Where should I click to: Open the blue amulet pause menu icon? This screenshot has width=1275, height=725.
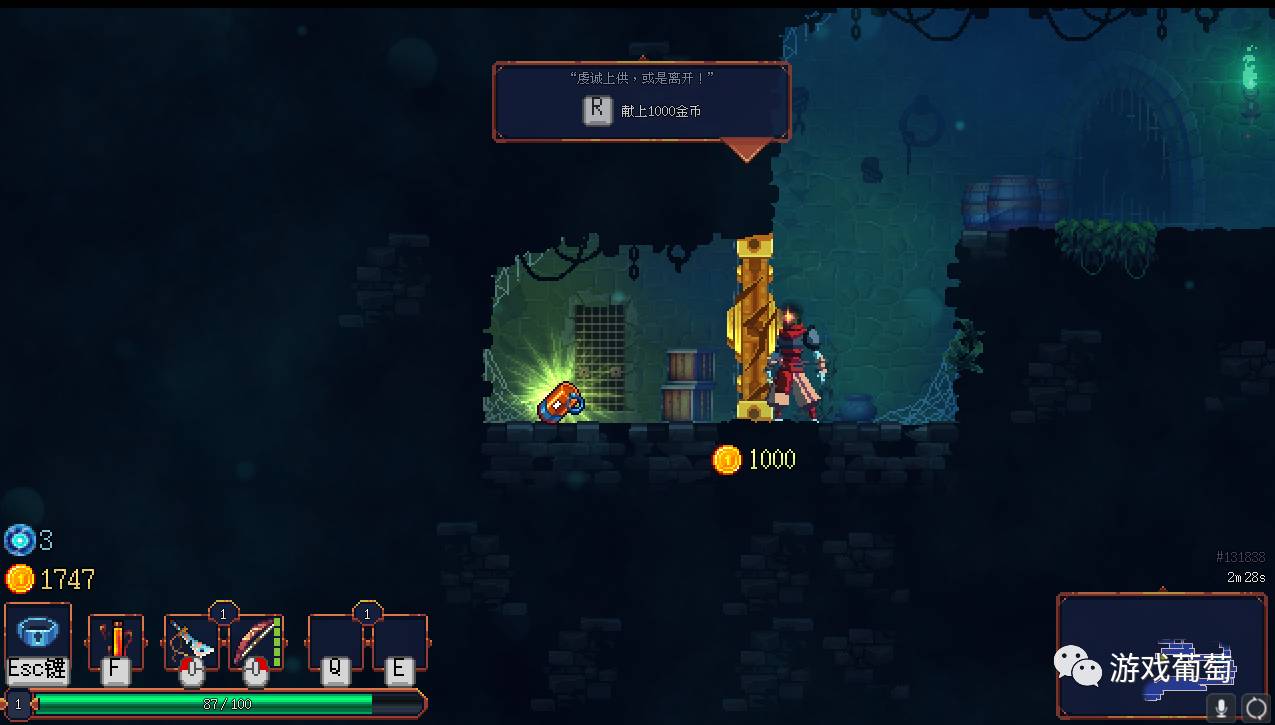tap(38, 632)
